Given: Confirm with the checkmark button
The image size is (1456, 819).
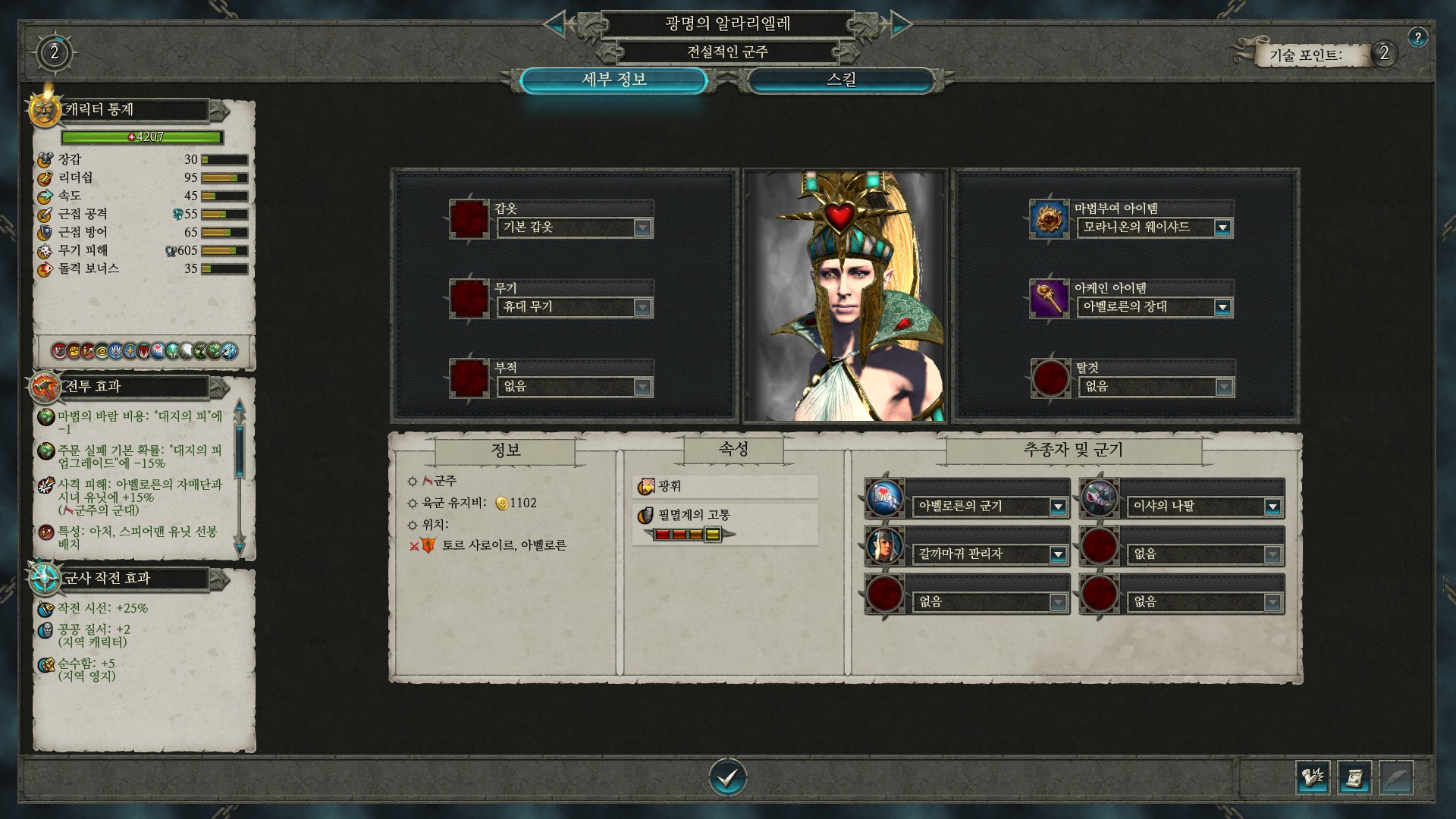Looking at the screenshot, I should click(x=727, y=777).
